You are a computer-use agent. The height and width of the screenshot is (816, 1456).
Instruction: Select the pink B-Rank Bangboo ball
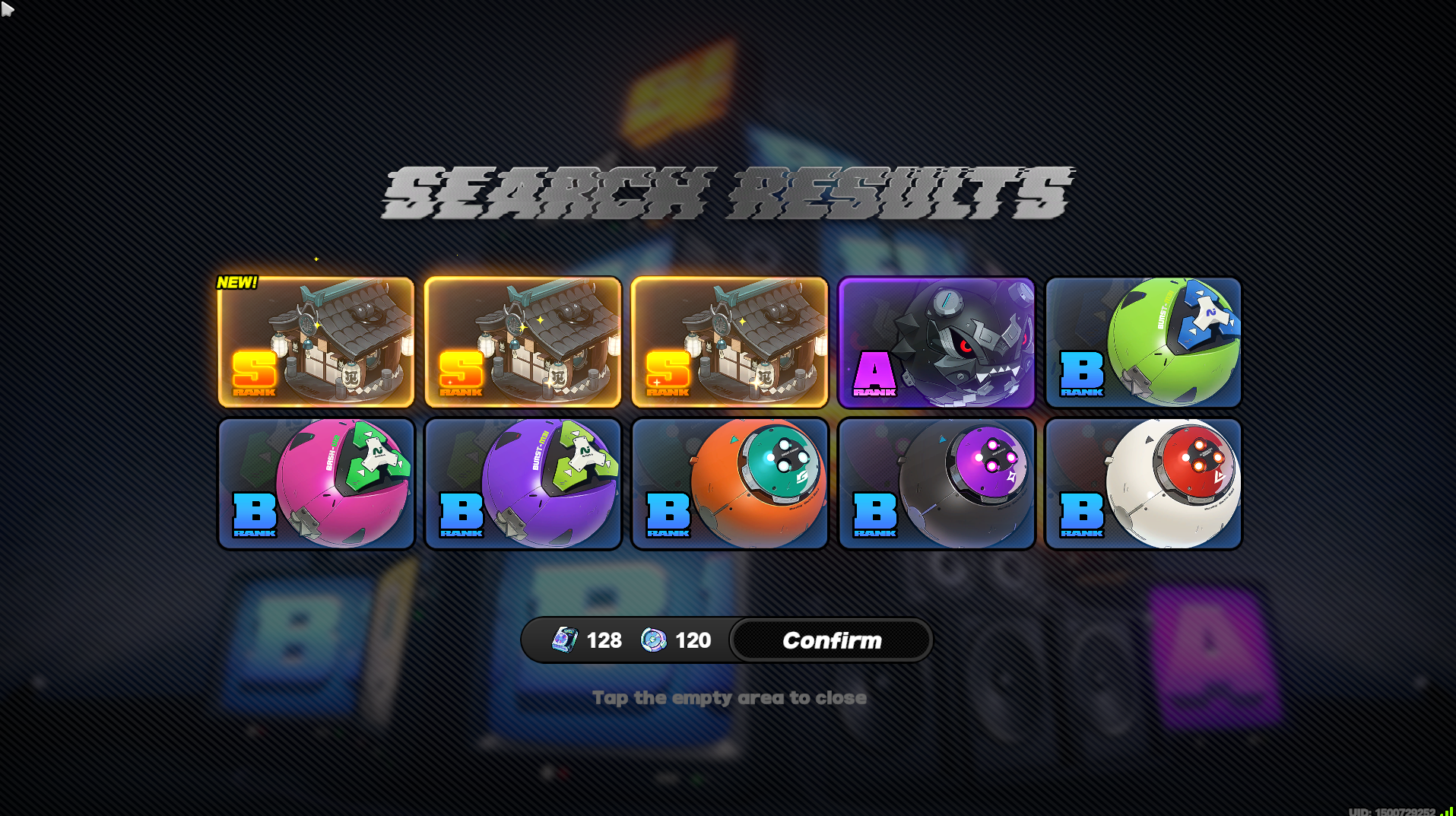coord(316,483)
